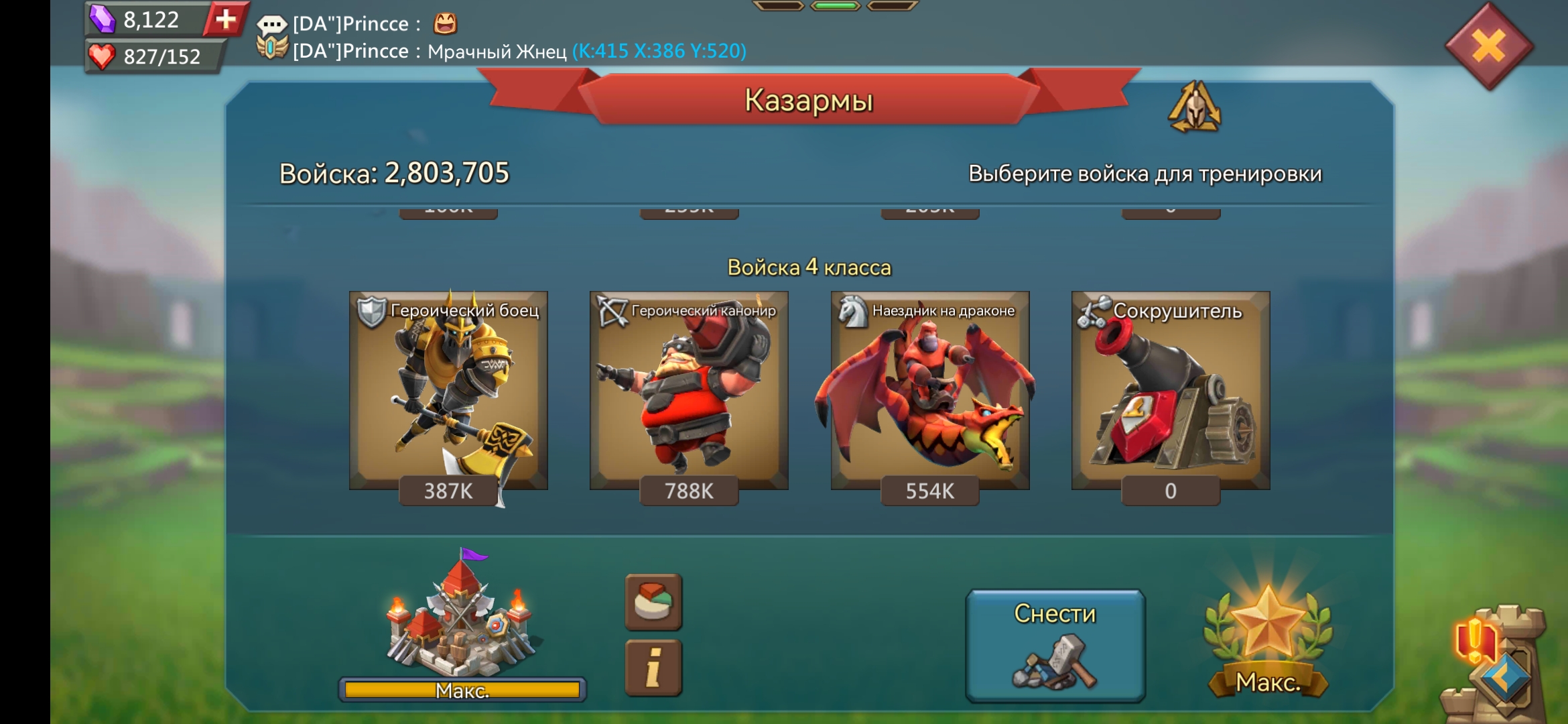Image resolution: width=1568 pixels, height=724 pixels.
Task: Click the Снести demolish button
Action: click(1055, 645)
